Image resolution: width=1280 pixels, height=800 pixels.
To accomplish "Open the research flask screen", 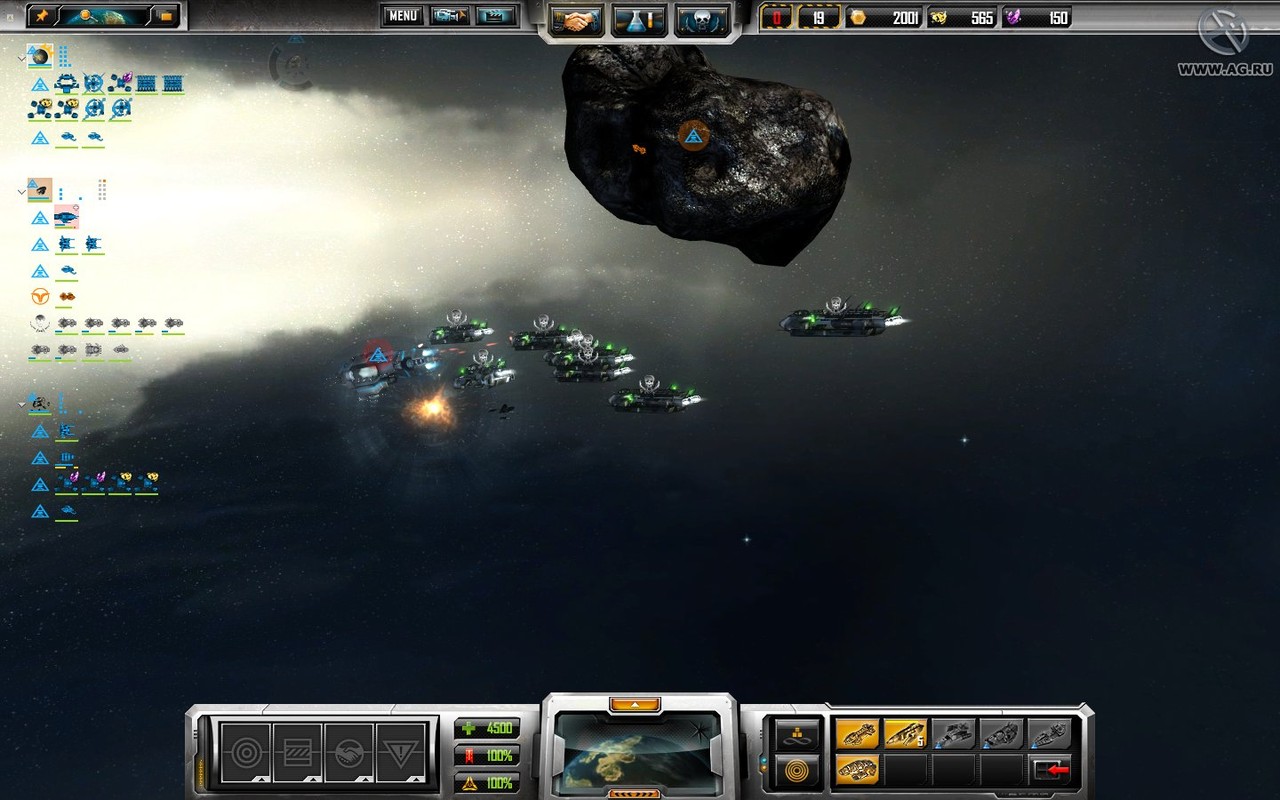I will pyautogui.click(x=639, y=19).
